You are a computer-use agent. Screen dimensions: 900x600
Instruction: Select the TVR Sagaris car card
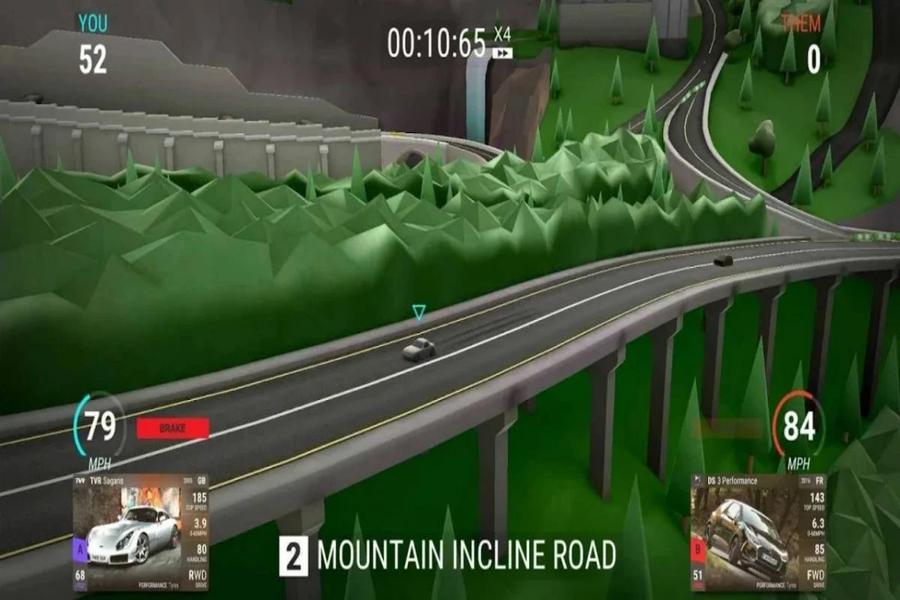(140, 531)
